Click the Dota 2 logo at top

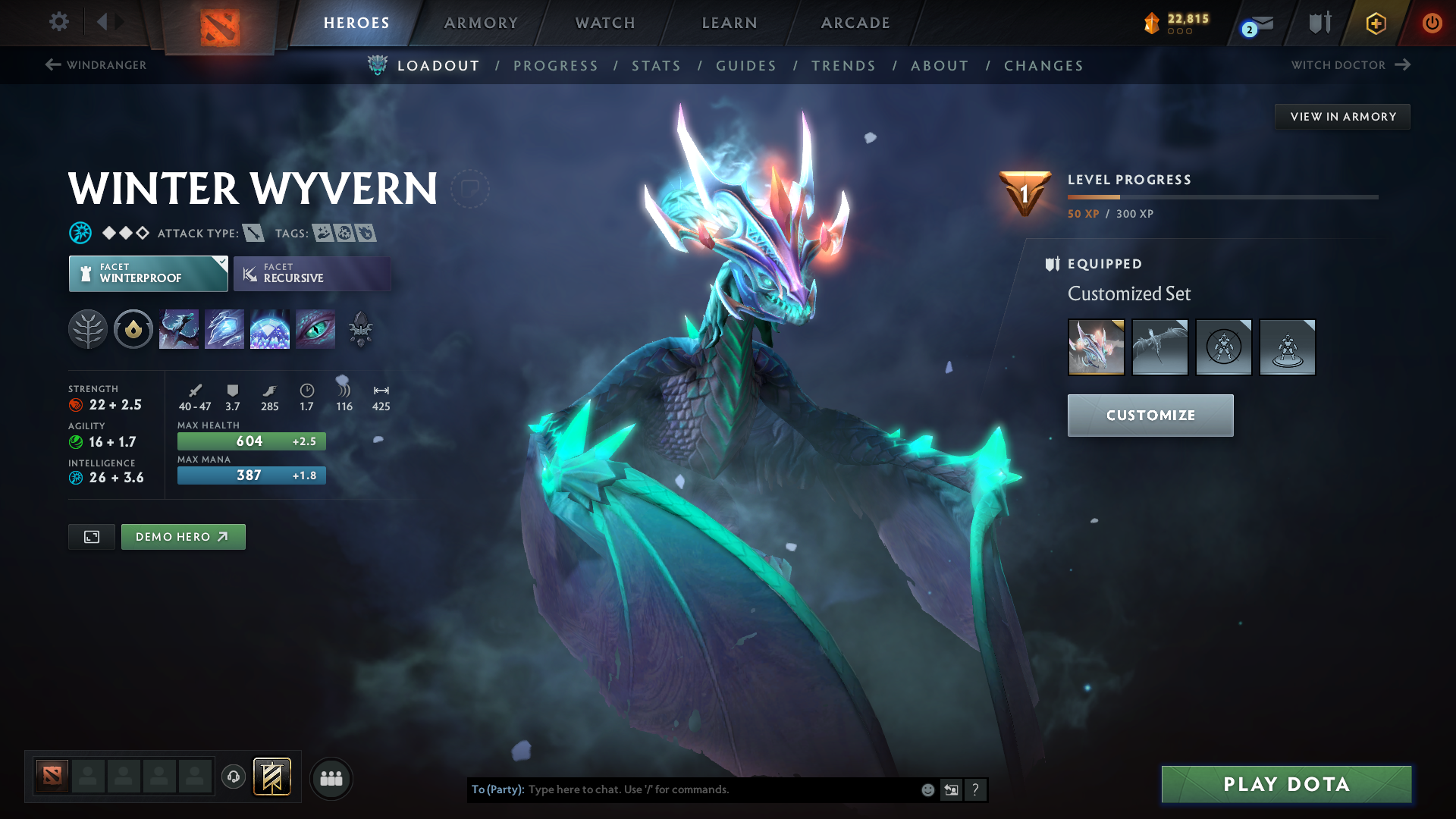pyautogui.click(x=220, y=26)
